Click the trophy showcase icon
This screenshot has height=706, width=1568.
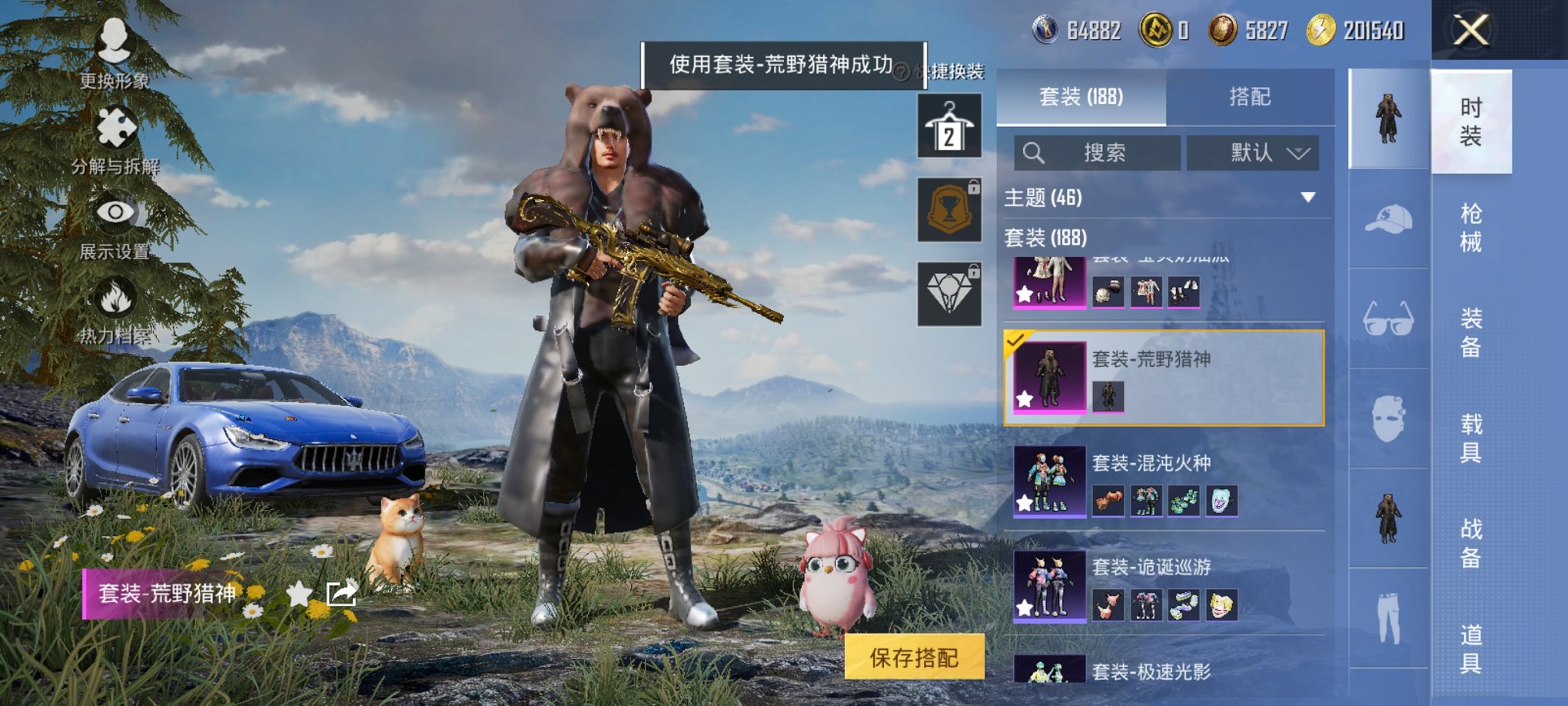pos(949,210)
